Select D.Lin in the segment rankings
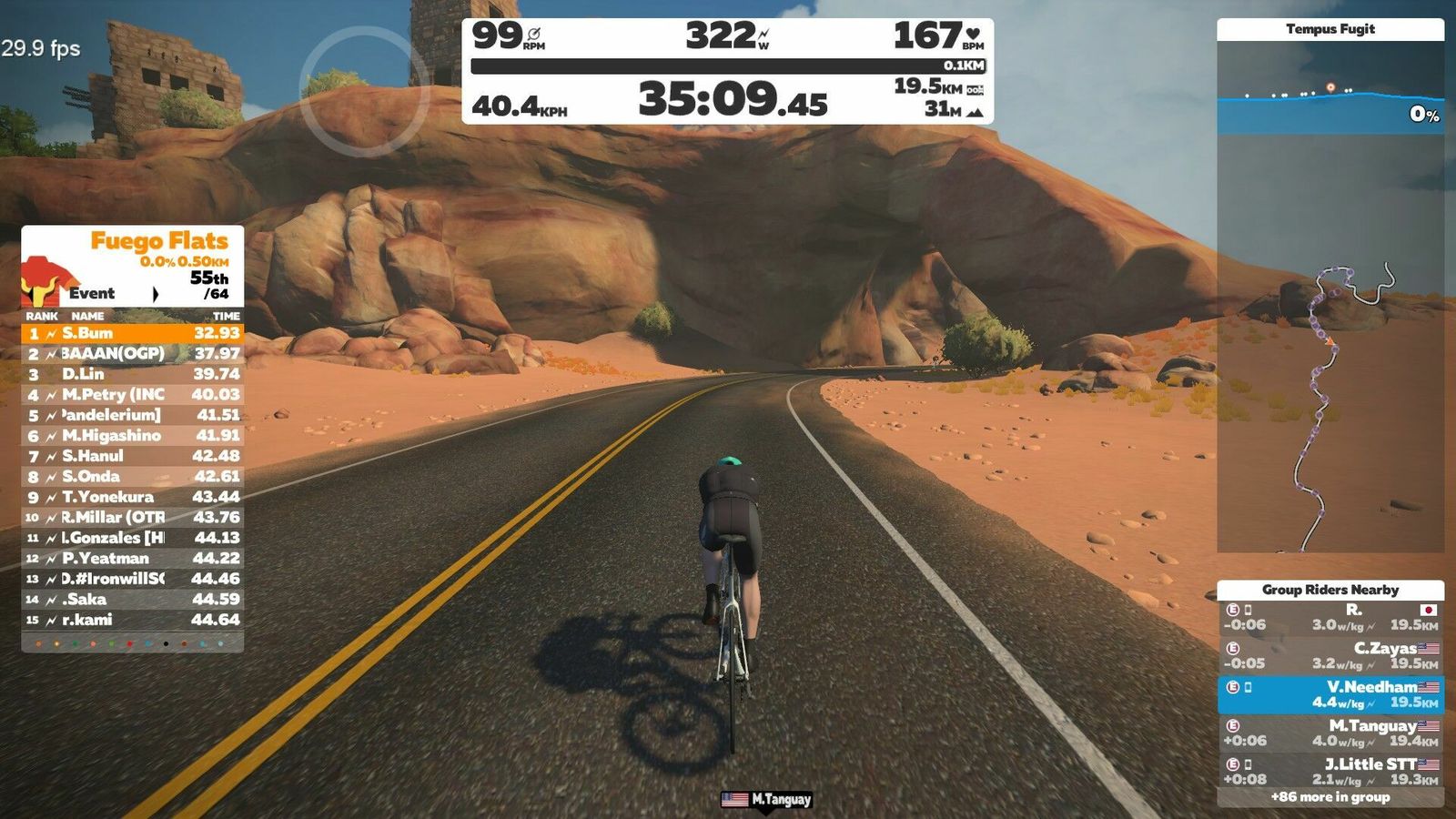This screenshot has width=1456, height=819. pos(133,374)
